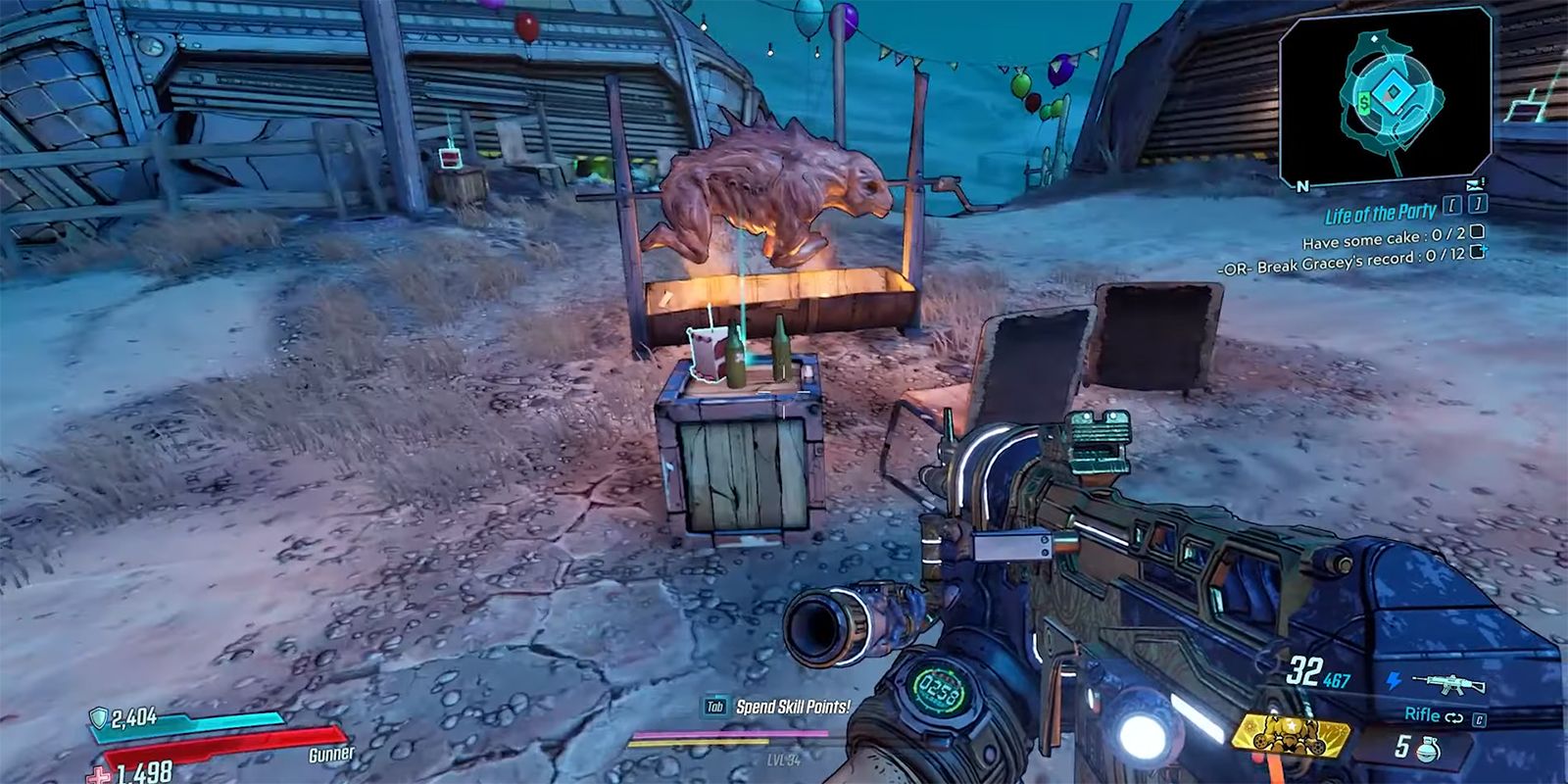1568x784 pixels.
Task: Click the grenade count icon
Action: (1430, 745)
